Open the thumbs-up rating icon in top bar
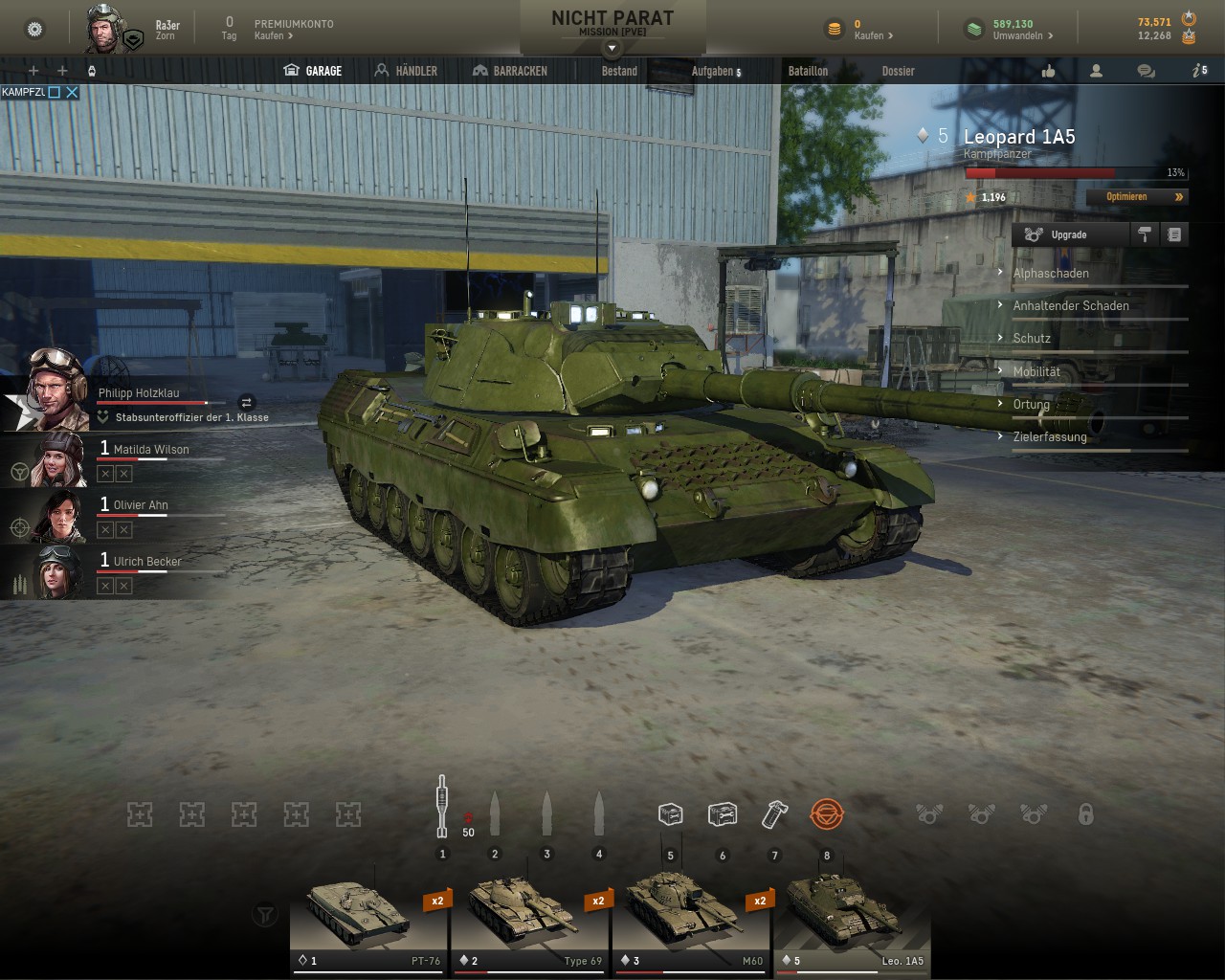This screenshot has height=980, width=1225. coord(1047,70)
